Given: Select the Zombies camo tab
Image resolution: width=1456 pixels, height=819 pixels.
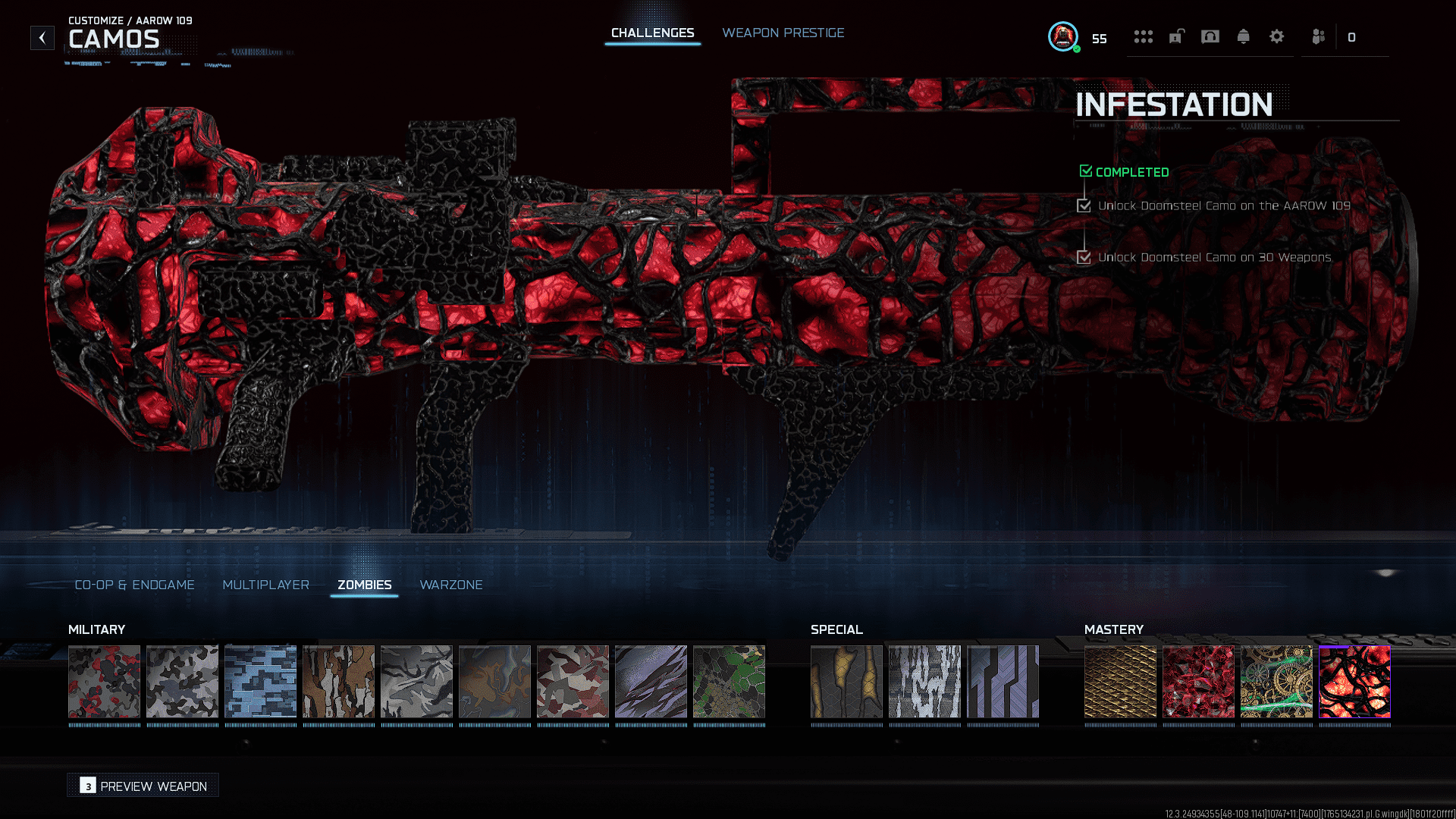Looking at the screenshot, I should click(x=364, y=585).
